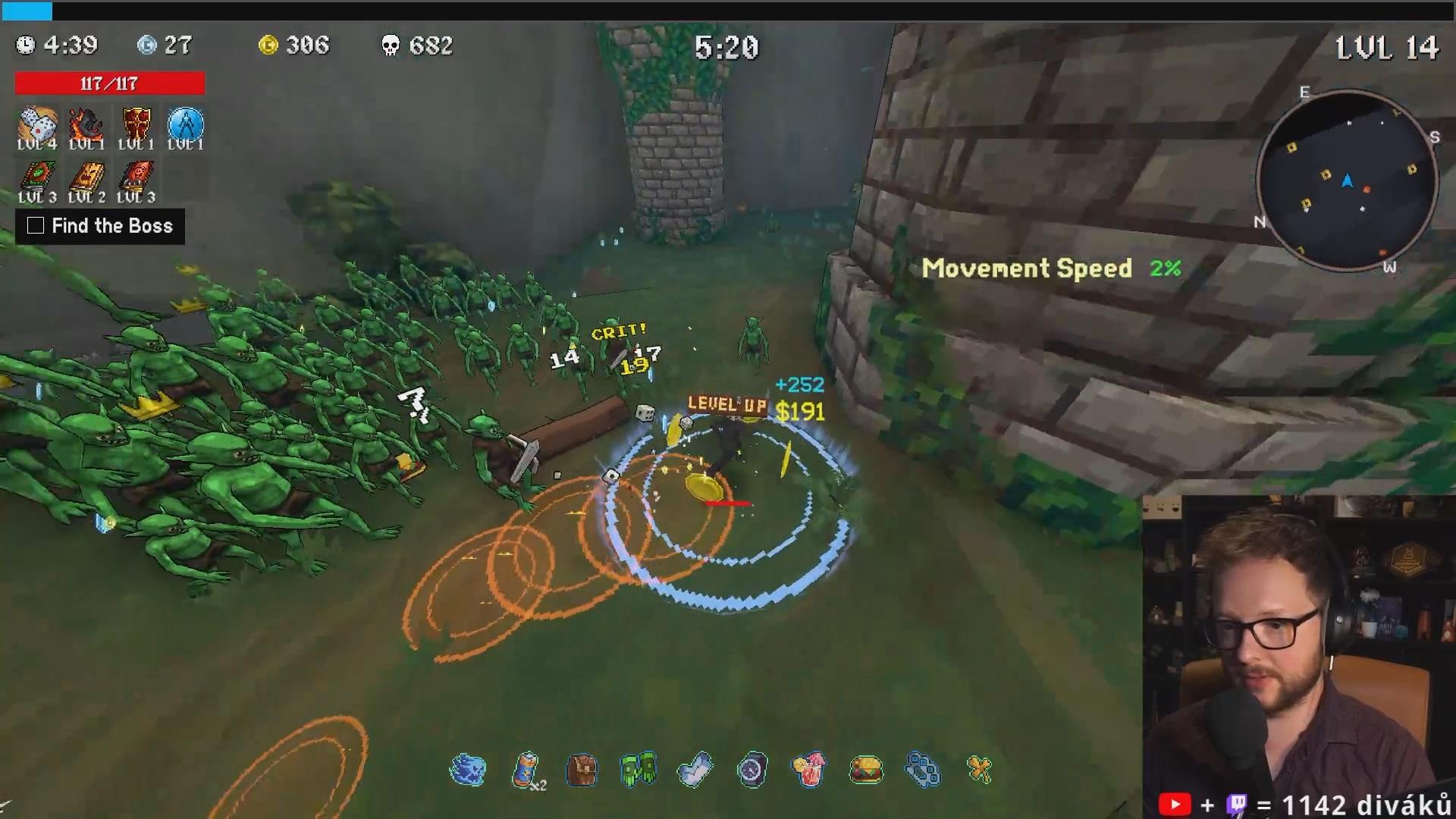
Task: Click the golden bone item
Action: (980, 770)
